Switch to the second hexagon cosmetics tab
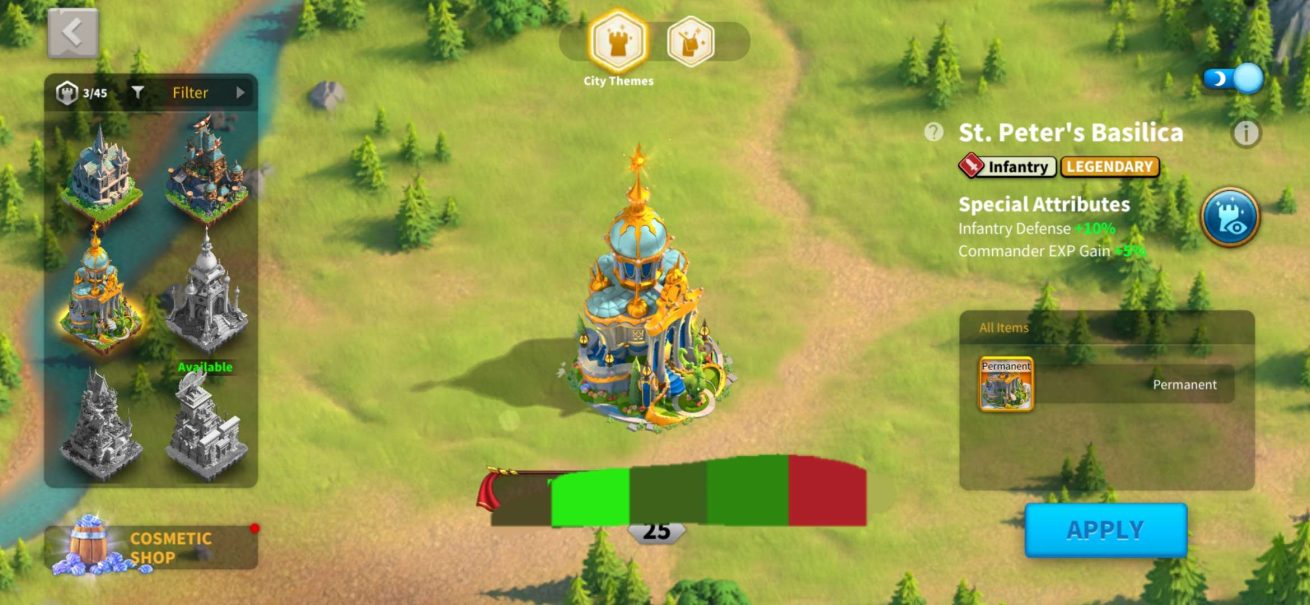 coord(691,42)
